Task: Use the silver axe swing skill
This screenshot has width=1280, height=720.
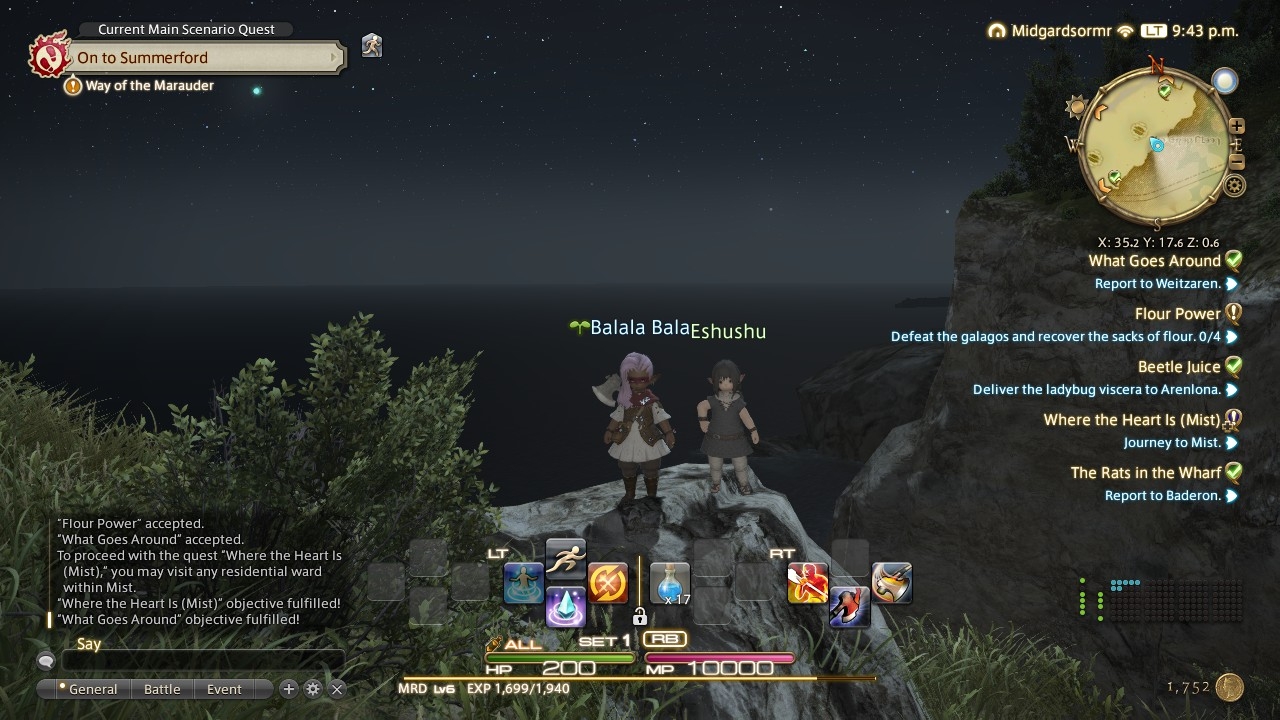Action: (891, 583)
